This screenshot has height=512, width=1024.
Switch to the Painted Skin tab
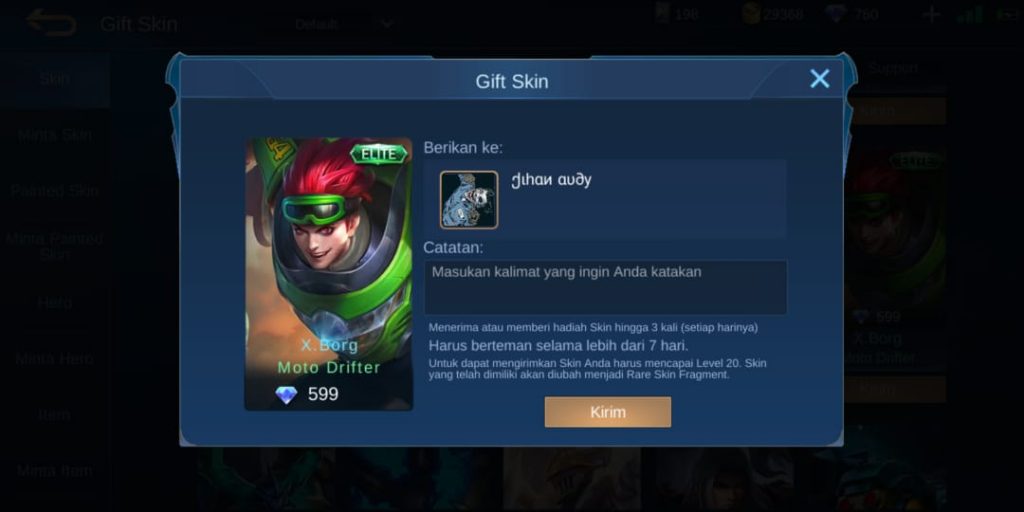55,190
